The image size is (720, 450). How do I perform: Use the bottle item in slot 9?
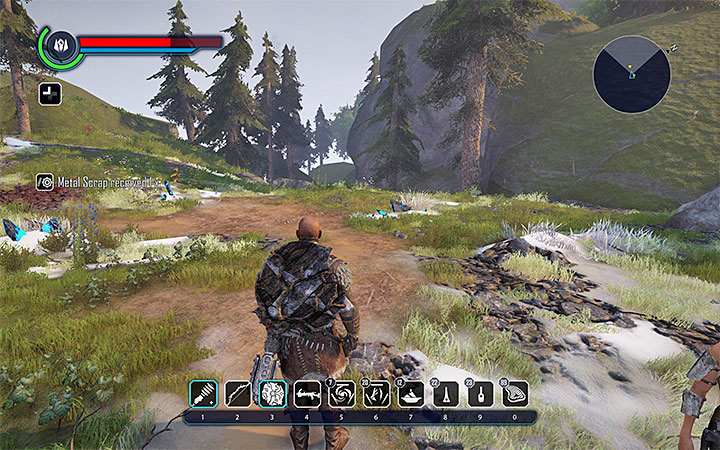coord(480,394)
